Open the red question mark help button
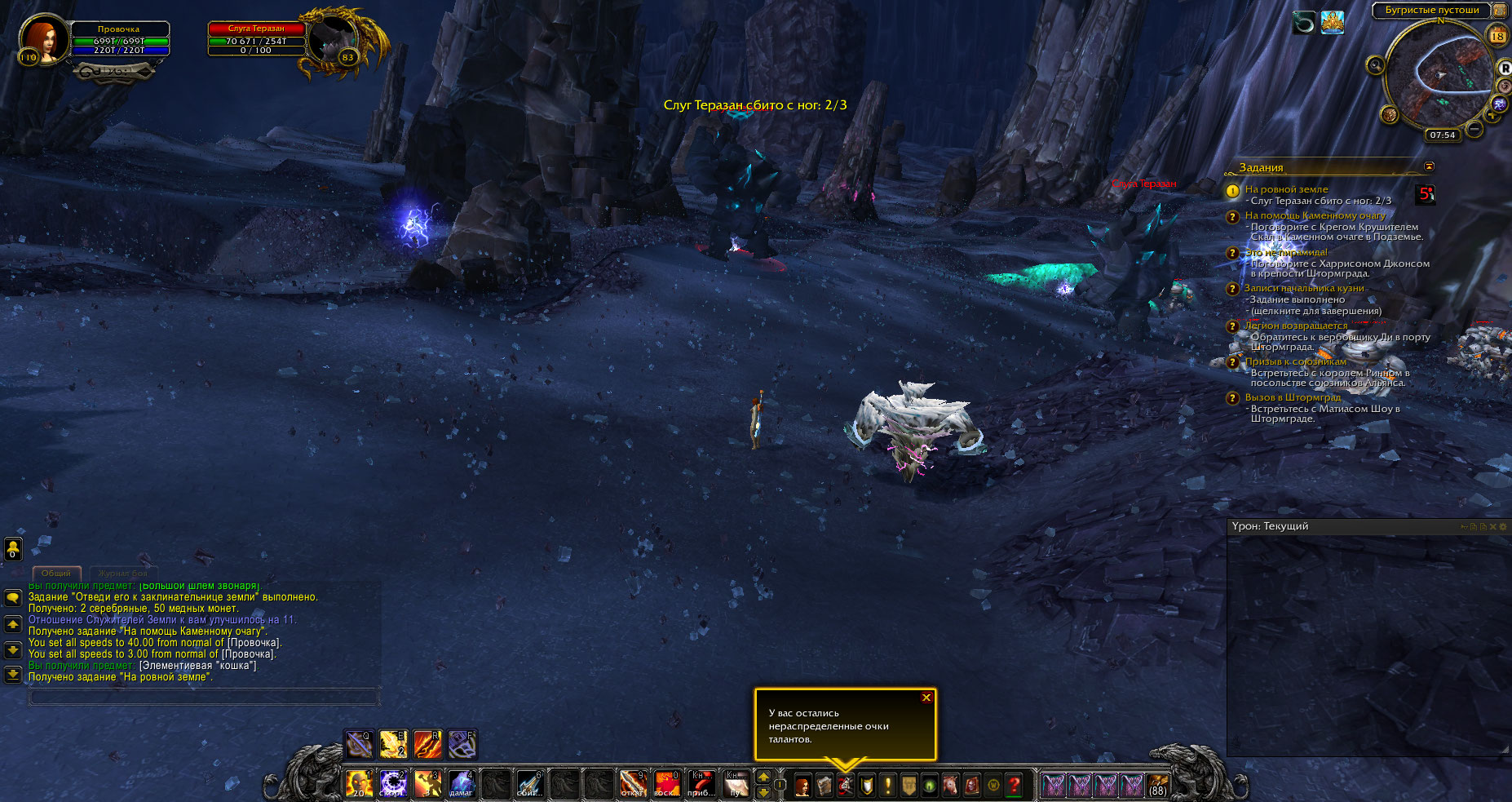 [1014, 786]
